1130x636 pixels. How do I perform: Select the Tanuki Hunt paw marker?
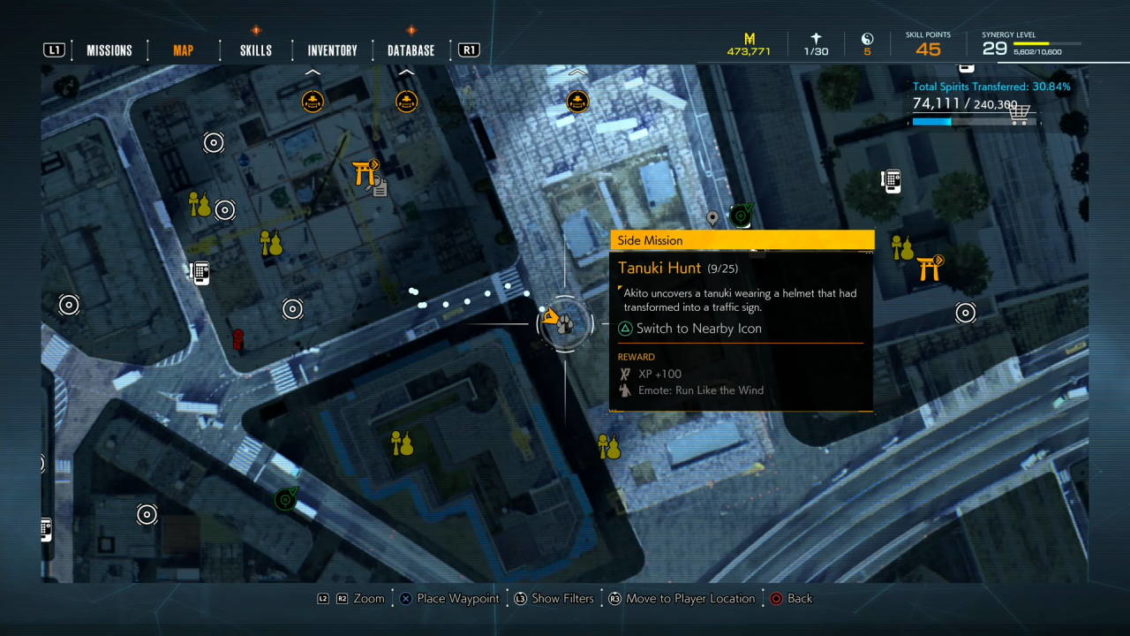coord(565,322)
